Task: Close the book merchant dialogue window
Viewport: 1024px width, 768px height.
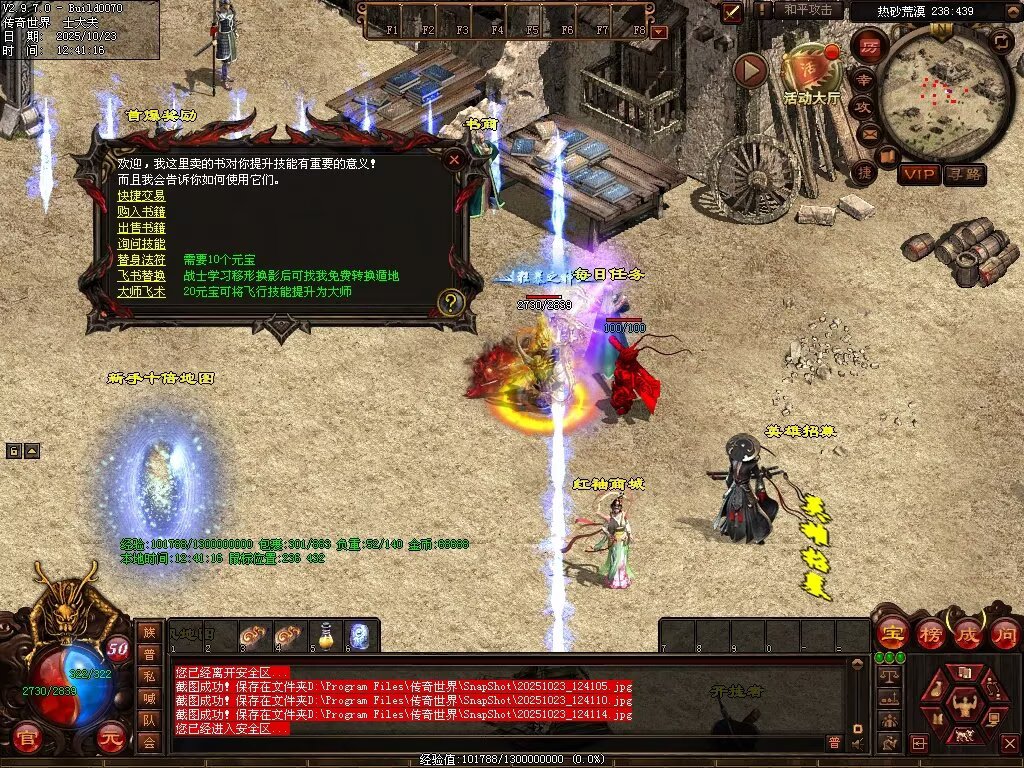Action: 454,159
